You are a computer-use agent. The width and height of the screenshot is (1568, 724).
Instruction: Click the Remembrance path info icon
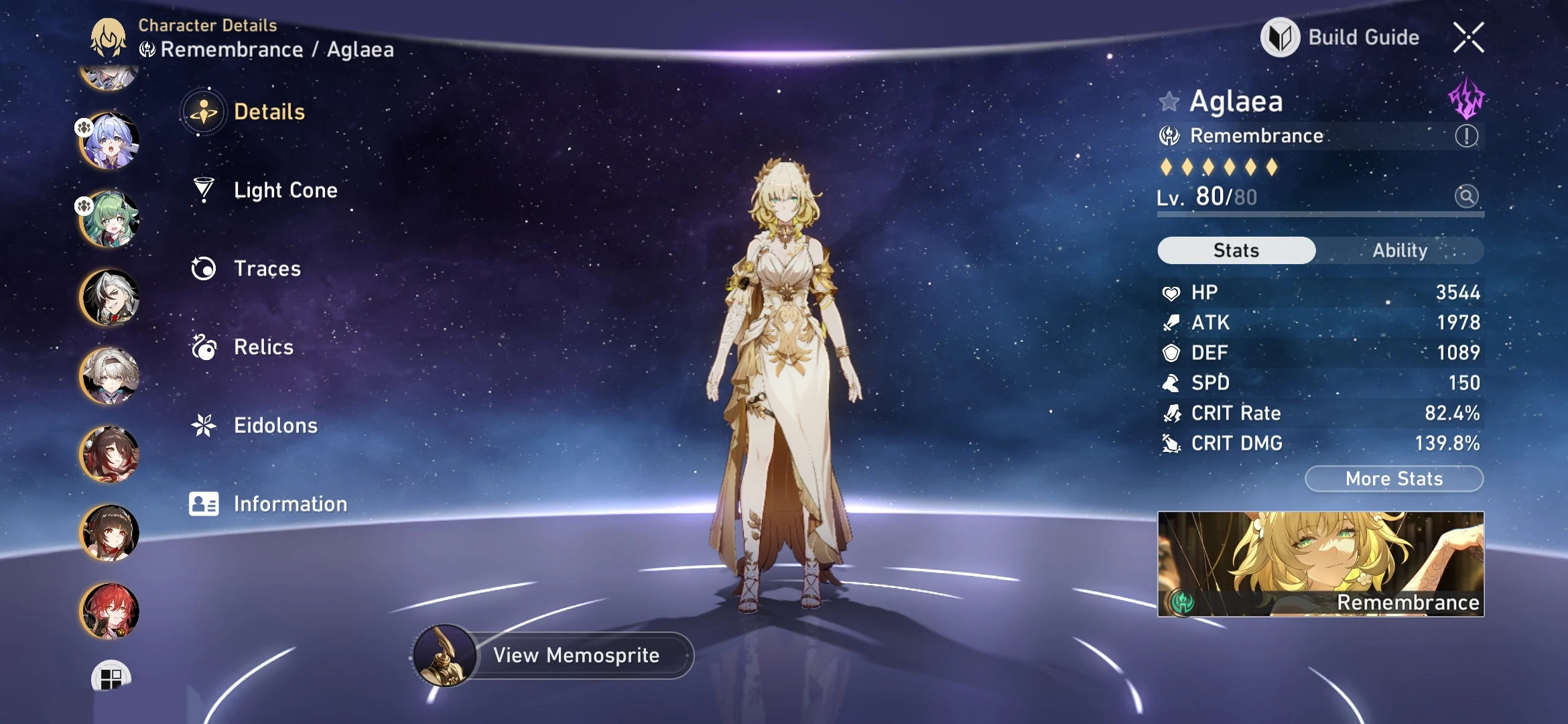[1466, 136]
